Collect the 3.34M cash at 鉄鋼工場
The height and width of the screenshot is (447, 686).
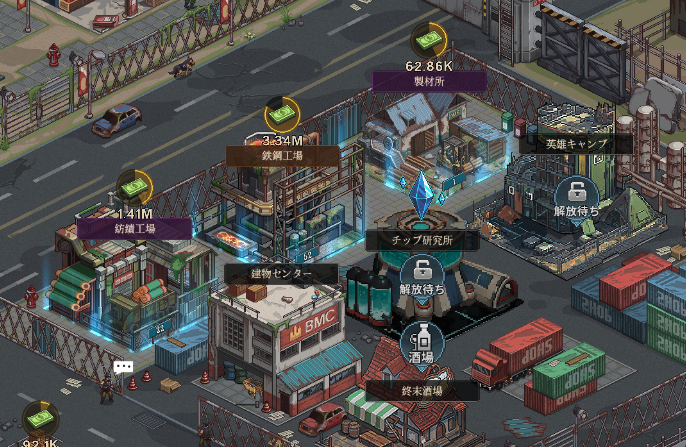pyautogui.click(x=281, y=115)
